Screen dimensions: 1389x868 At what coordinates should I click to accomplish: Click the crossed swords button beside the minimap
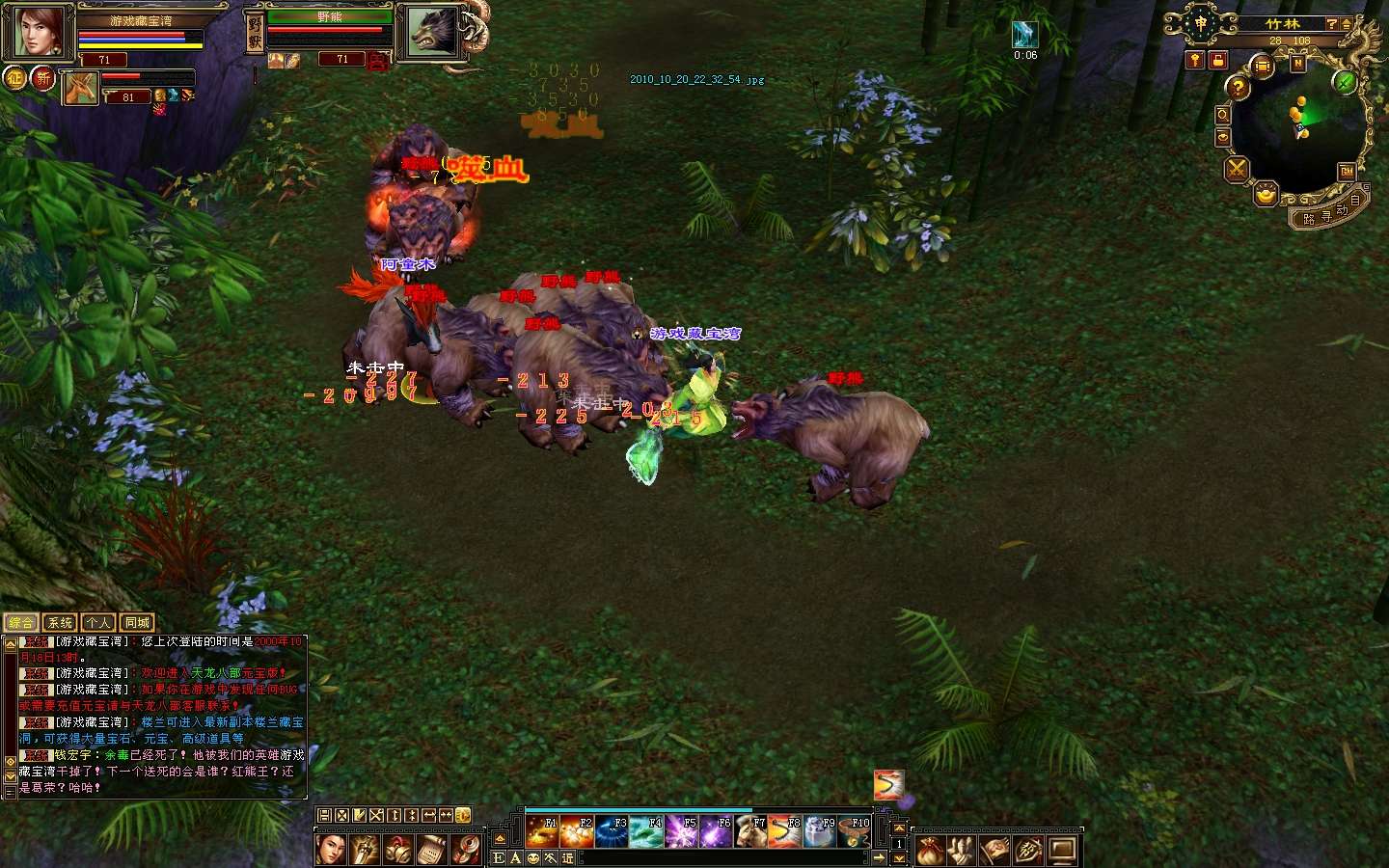1237,171
